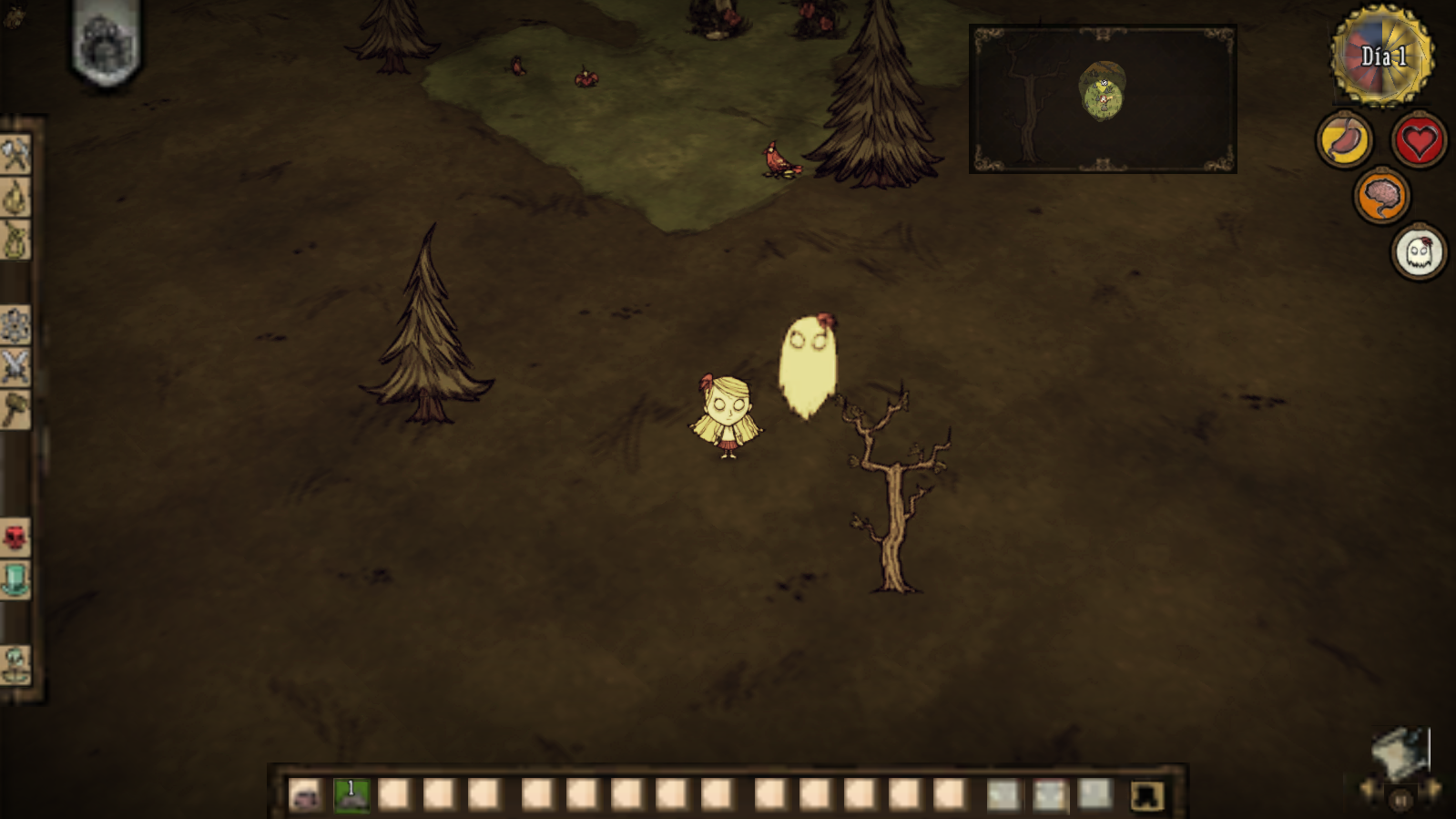This screenshot has height=819, width=1456.
Task: Select the Dress crafting category top hat icon
Action: [x=16, y=578]
